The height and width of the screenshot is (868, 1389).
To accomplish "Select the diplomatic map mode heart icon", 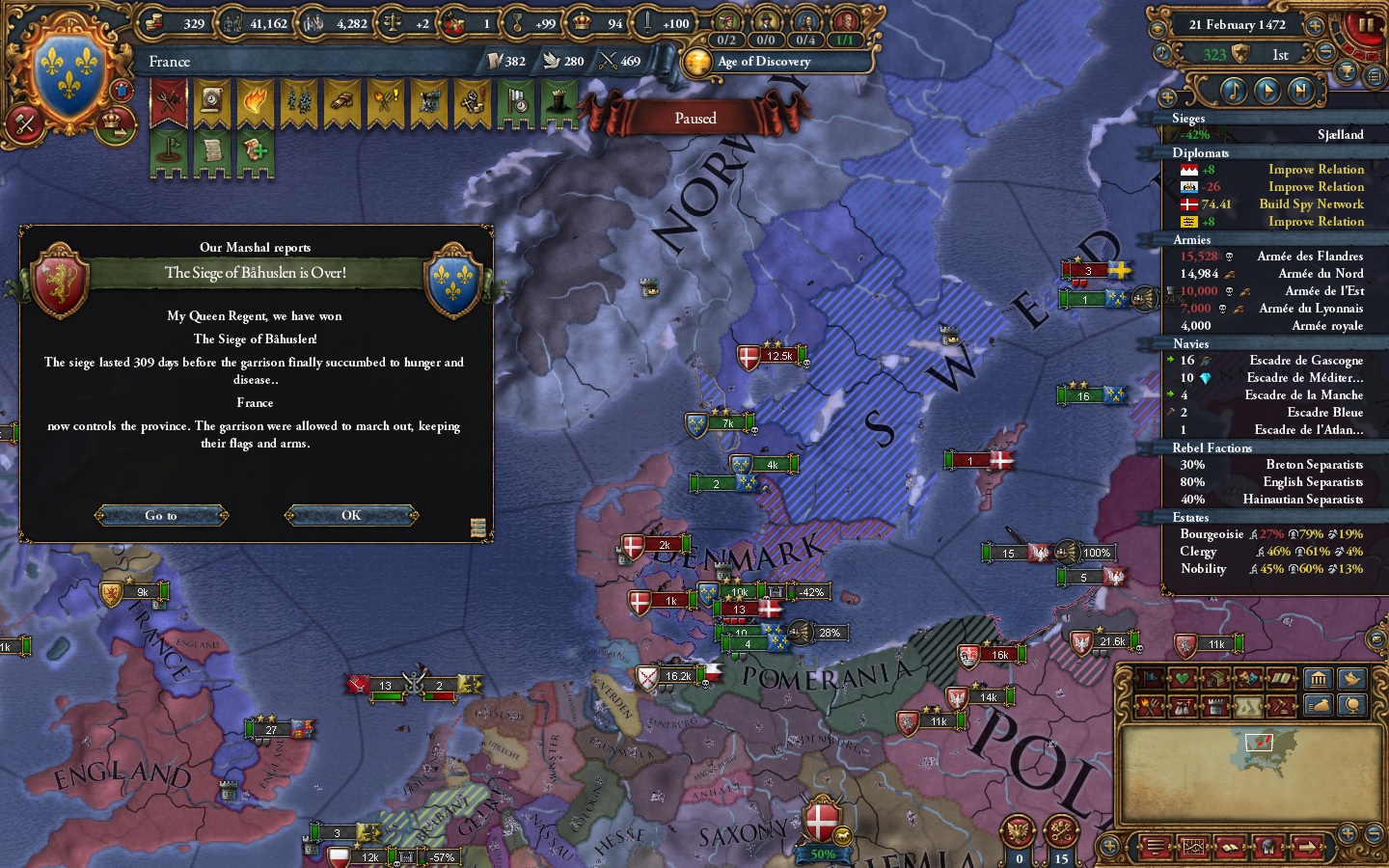I will 1183,677.
